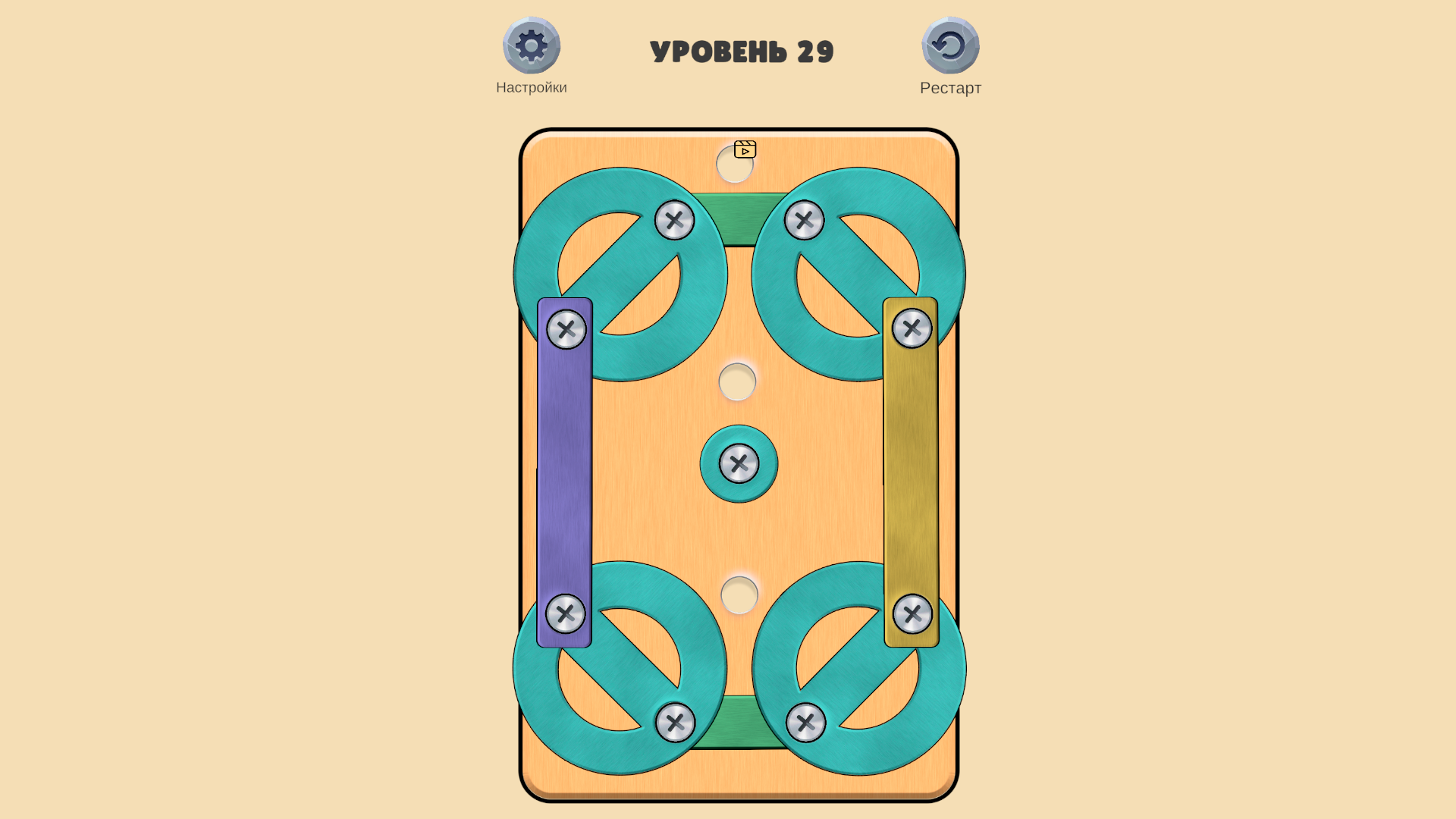Image resolution: width=1456 pixels, height=819 pixels.
Task: Click the yellow vertical plate
Action: [x=912, y=470]
